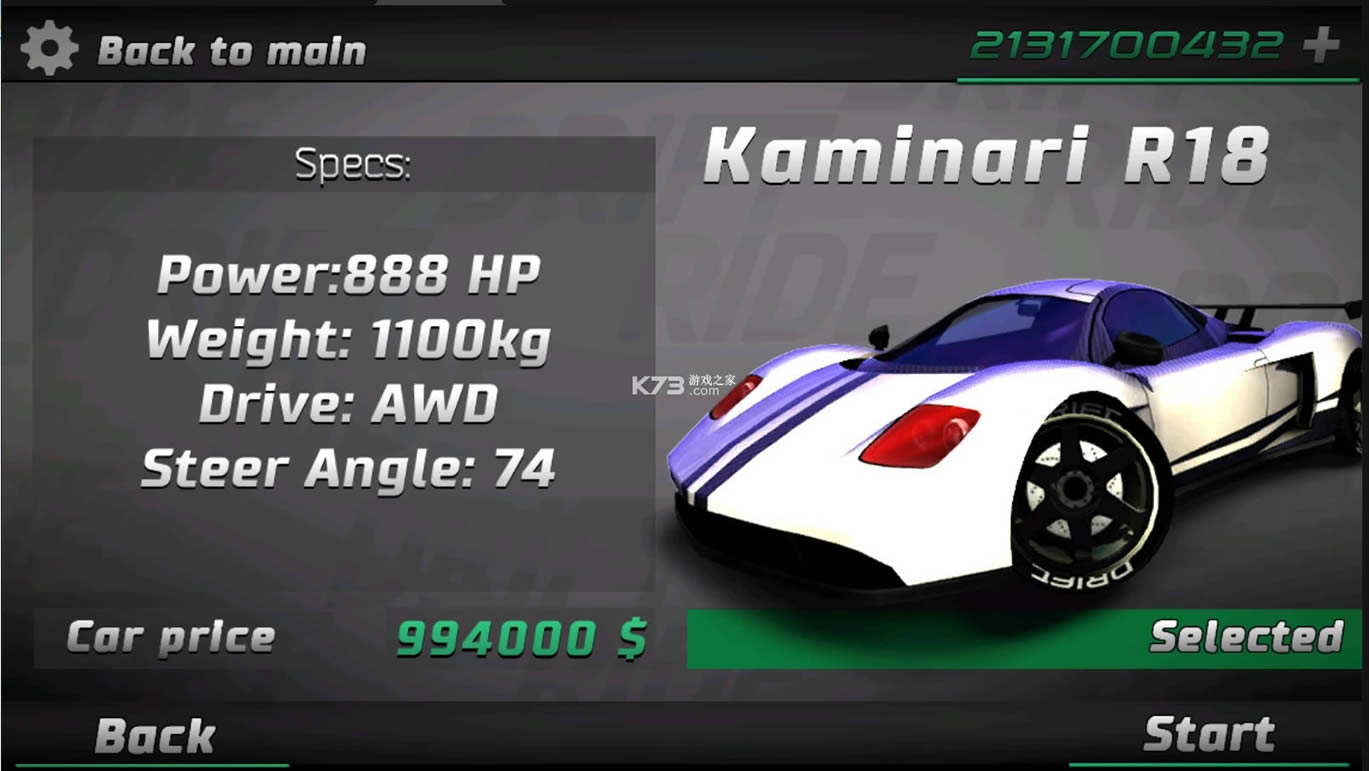Image resolution: width=1369 pixels, height=771 pixels.
Task: Select the Back to main menu item
Action: tap(230, 48)
